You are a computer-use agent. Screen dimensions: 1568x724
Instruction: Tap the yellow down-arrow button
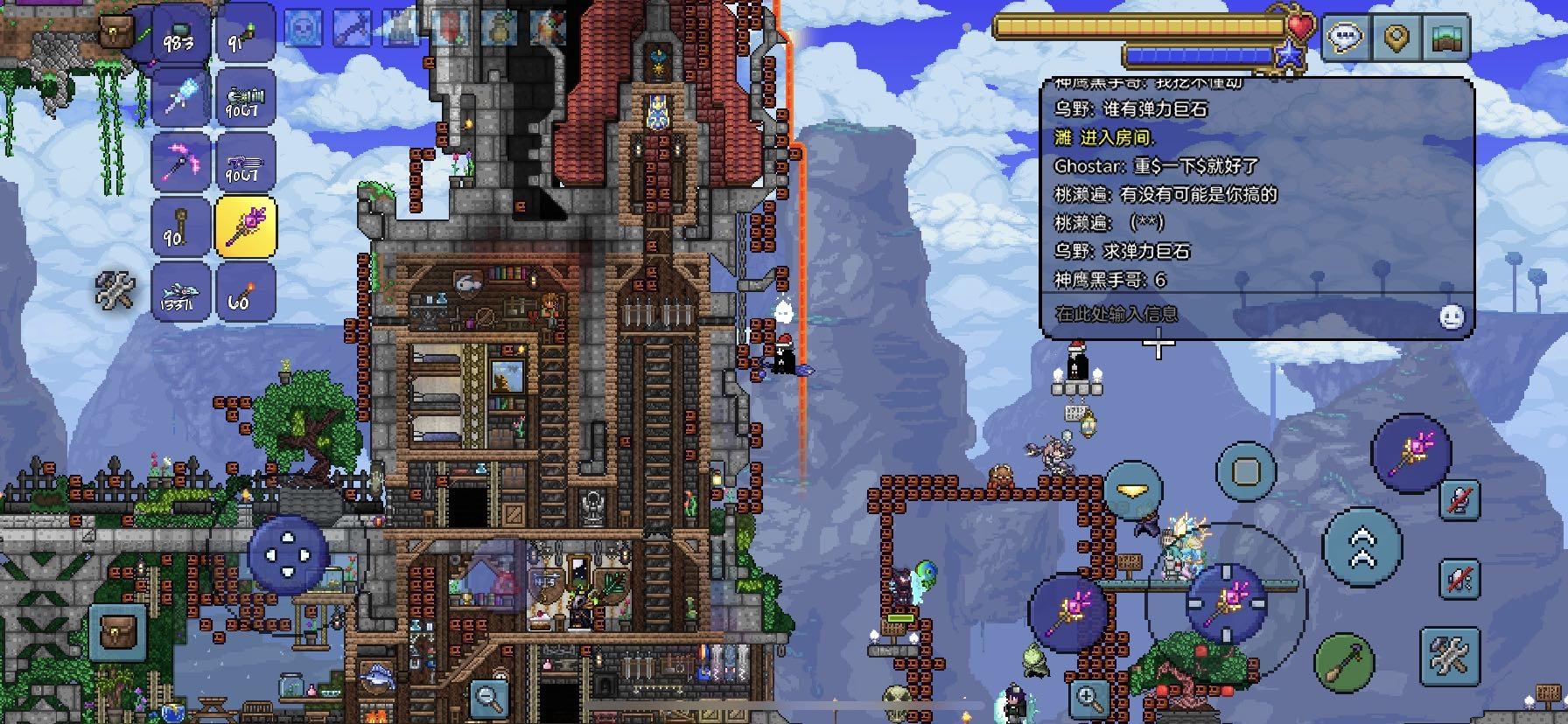1133,491
